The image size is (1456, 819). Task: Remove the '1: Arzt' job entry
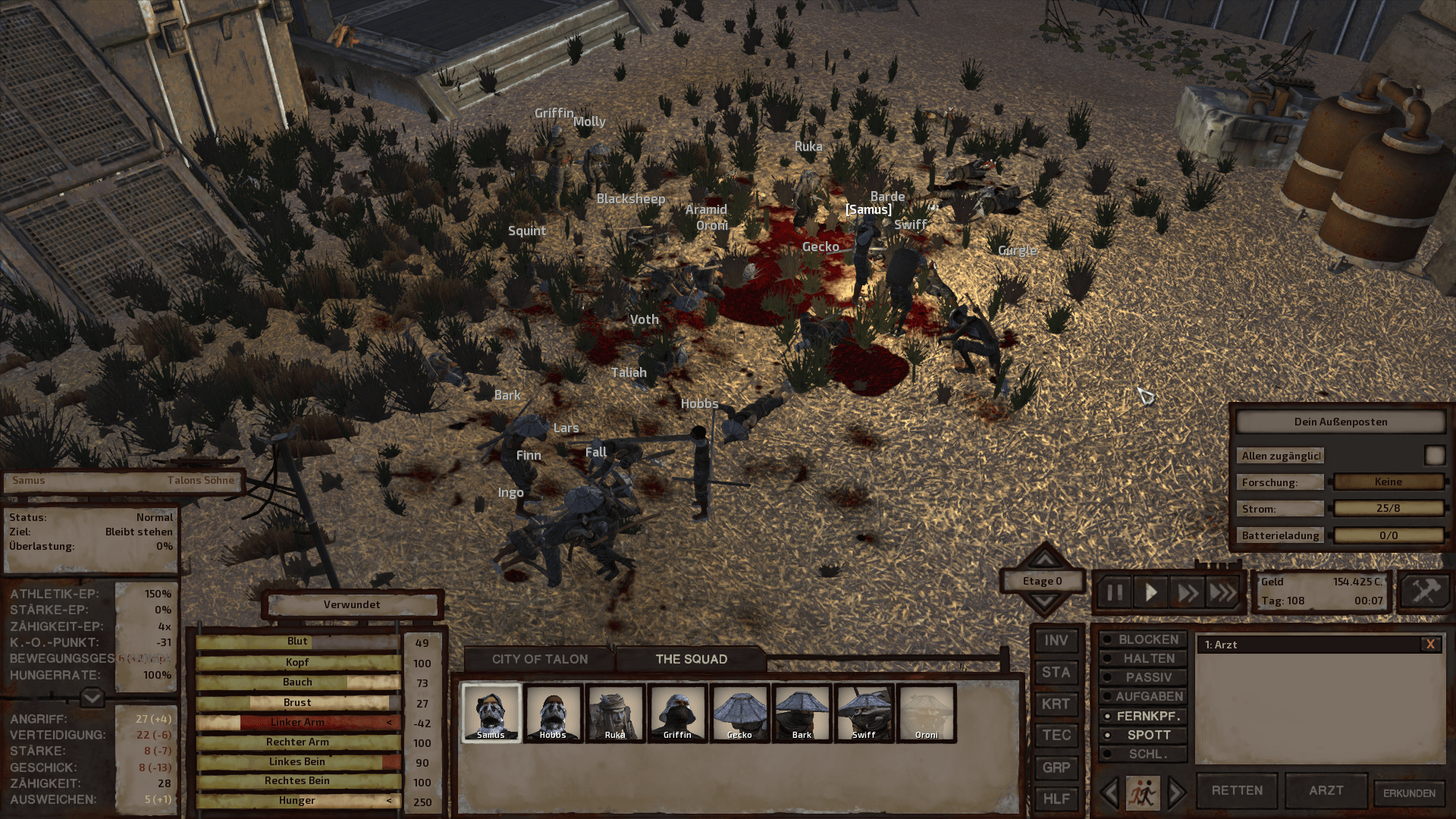[1430, 645]
